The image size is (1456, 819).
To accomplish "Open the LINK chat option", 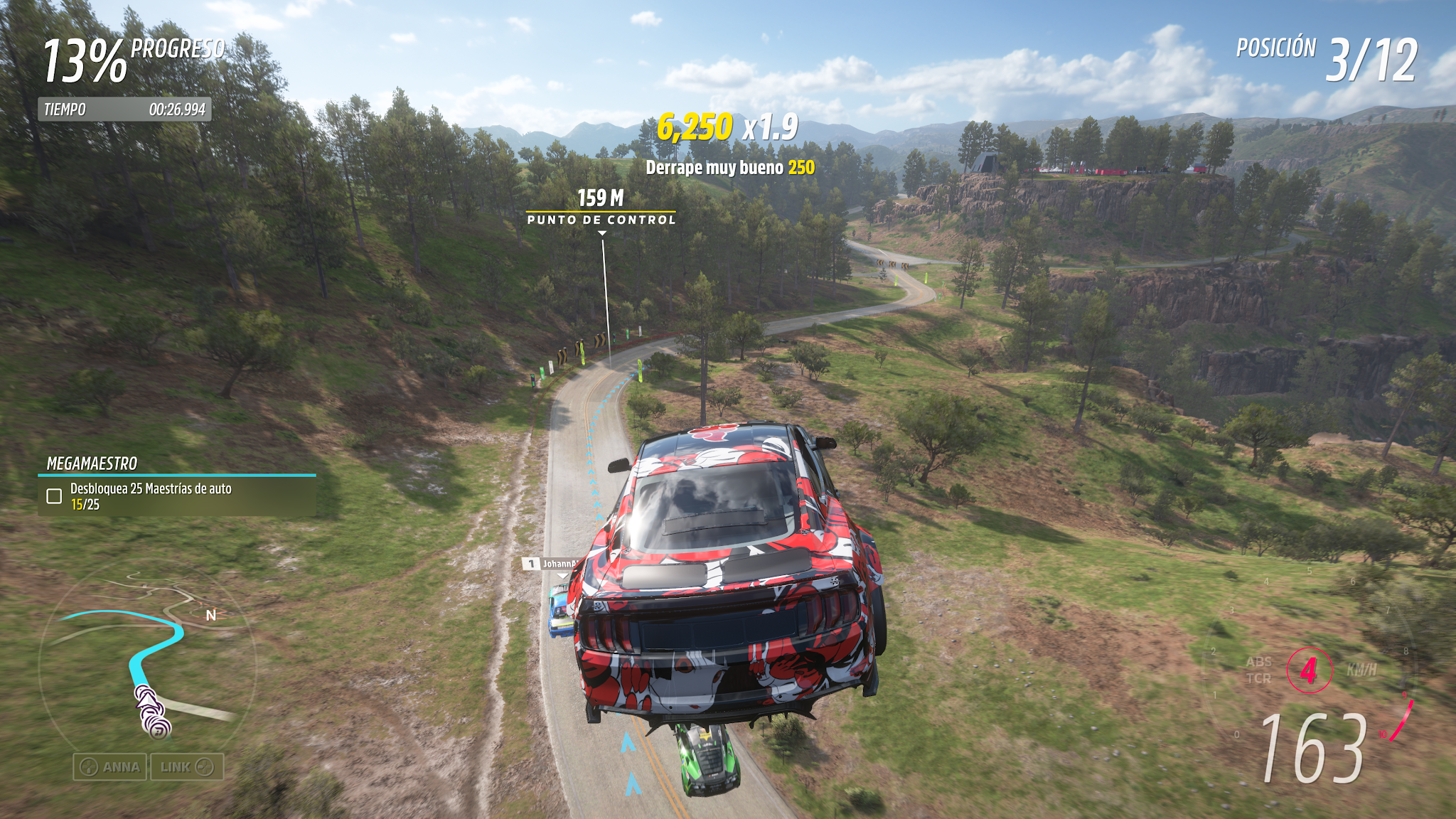I will point(187,767).
